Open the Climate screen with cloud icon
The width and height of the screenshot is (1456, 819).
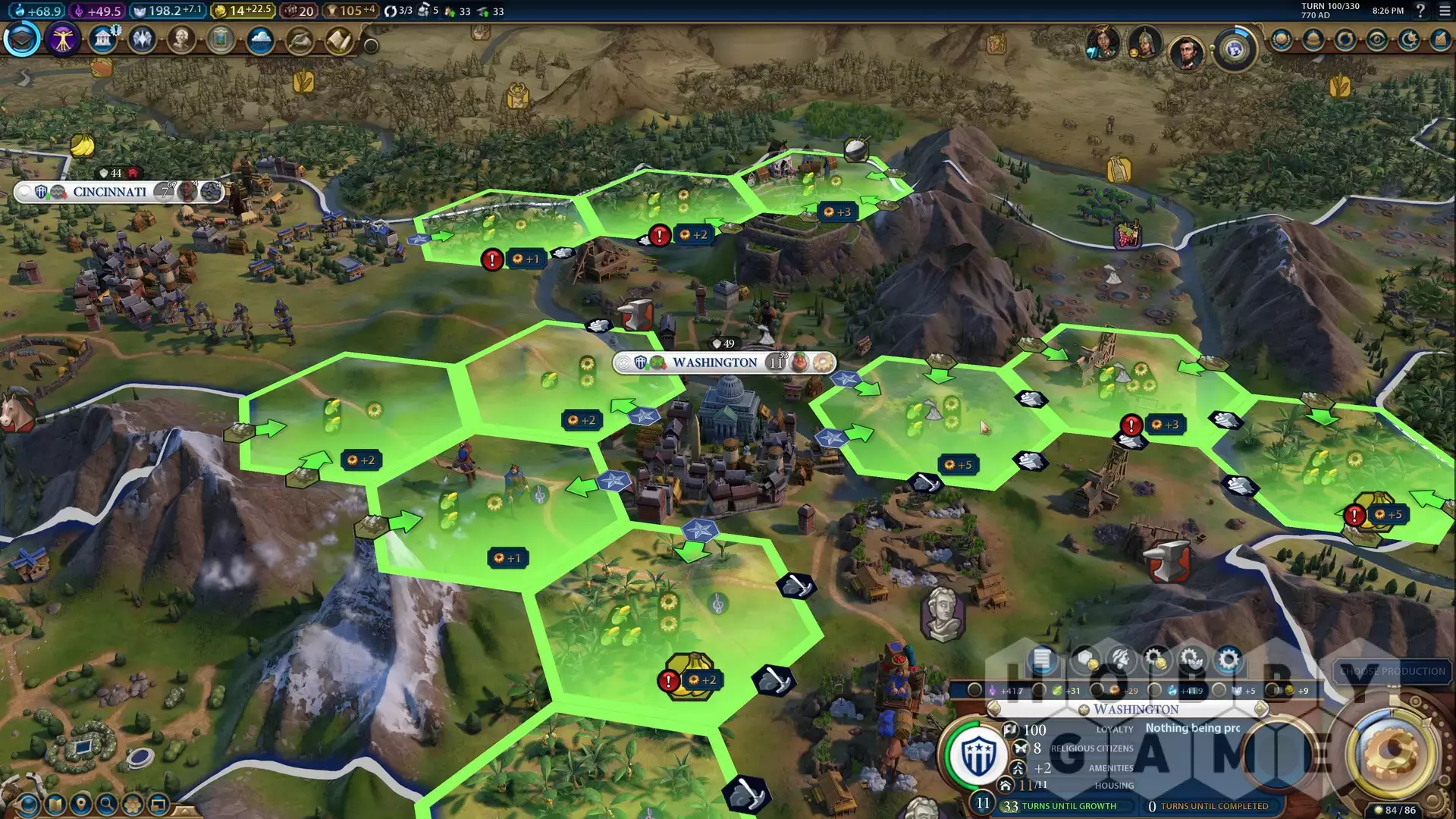(260, 39)
